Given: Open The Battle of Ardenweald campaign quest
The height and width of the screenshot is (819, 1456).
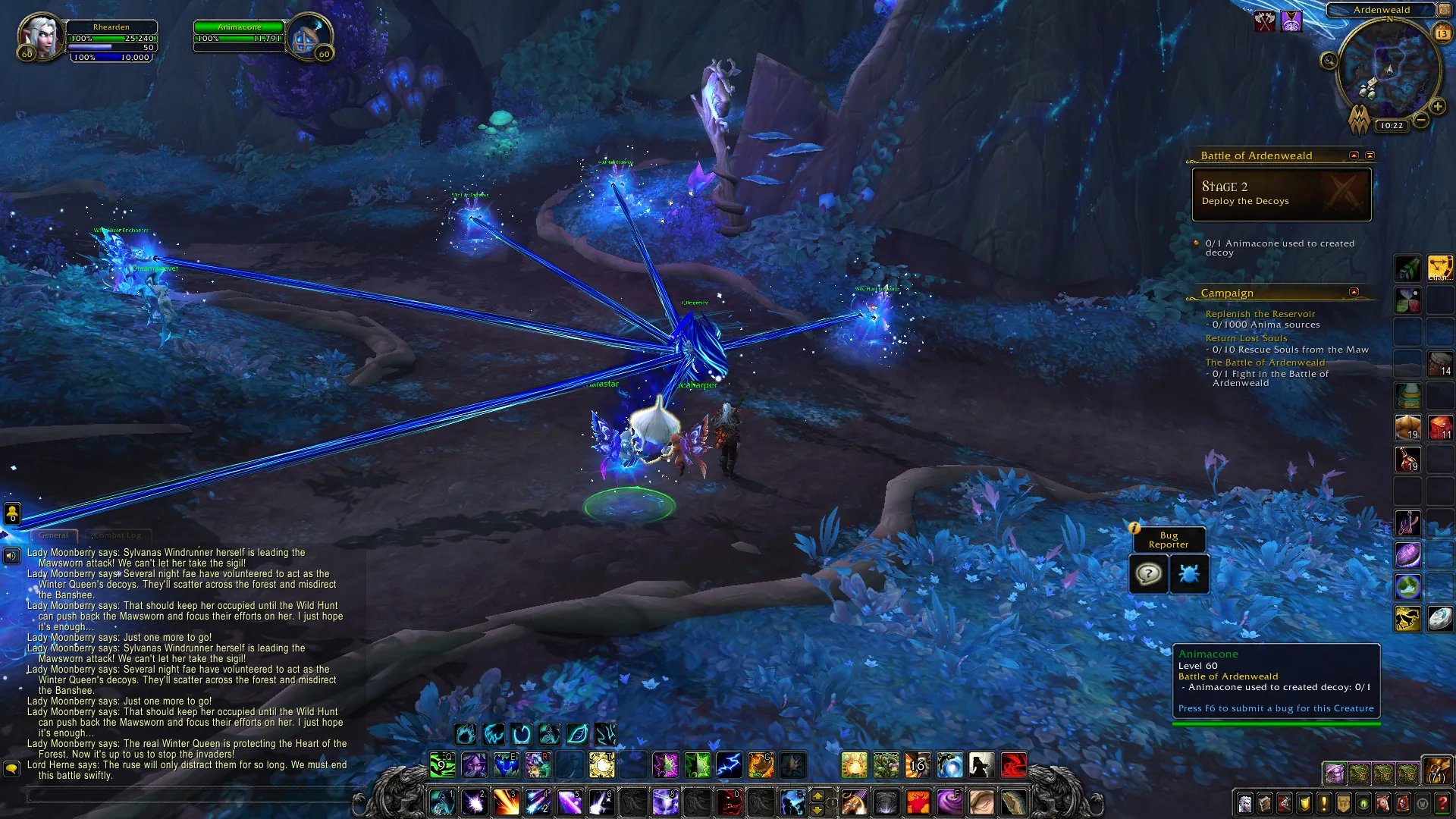Looking at the screenshot, I should pos(1265,362).
